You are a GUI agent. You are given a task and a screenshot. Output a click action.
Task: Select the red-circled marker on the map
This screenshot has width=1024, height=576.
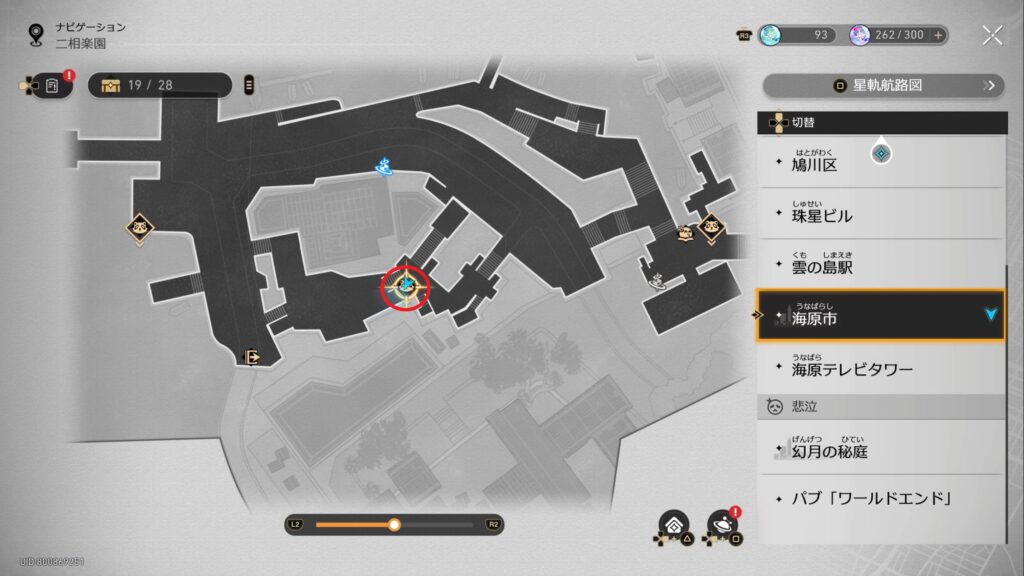tap(407, 288)
